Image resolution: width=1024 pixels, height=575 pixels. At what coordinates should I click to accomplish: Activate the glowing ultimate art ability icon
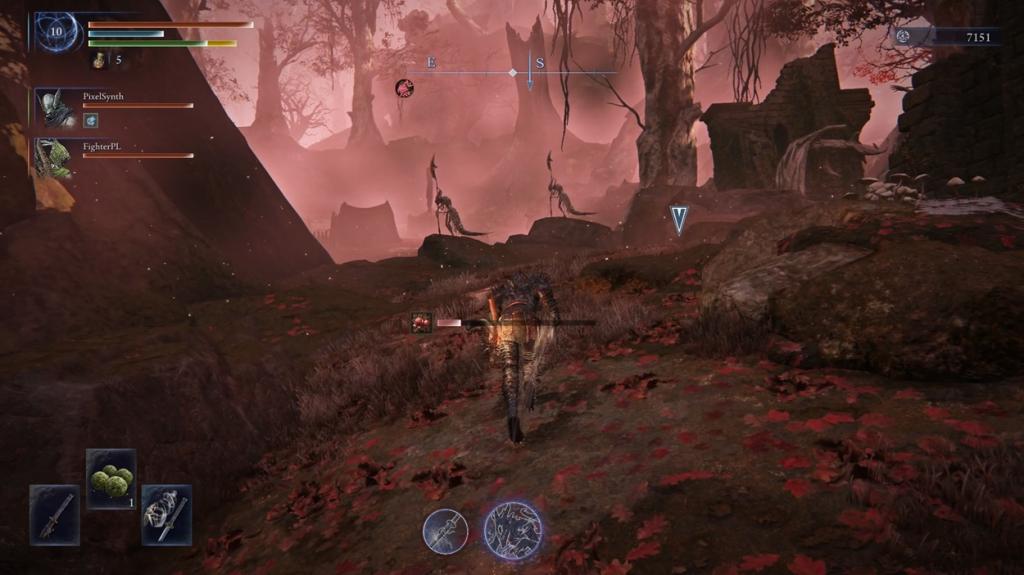[x=513, y=530]
